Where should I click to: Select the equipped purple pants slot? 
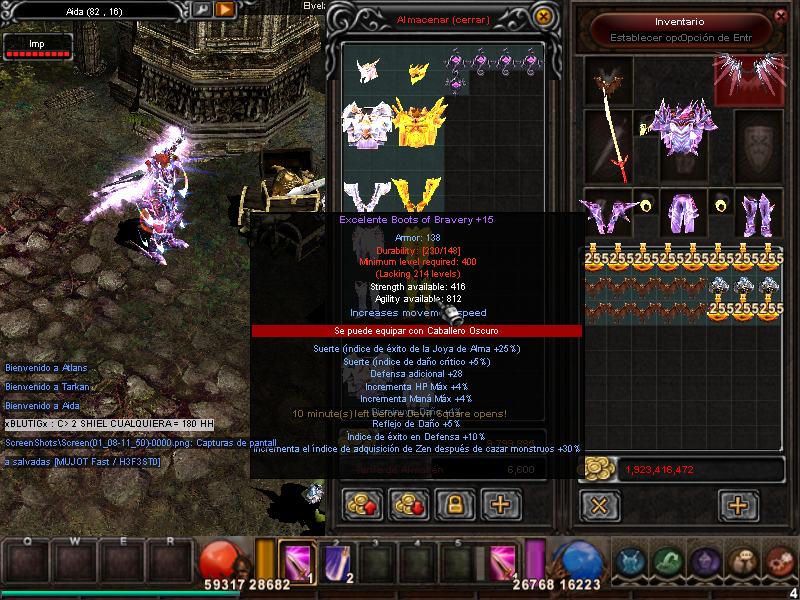(x=682, y=211)
